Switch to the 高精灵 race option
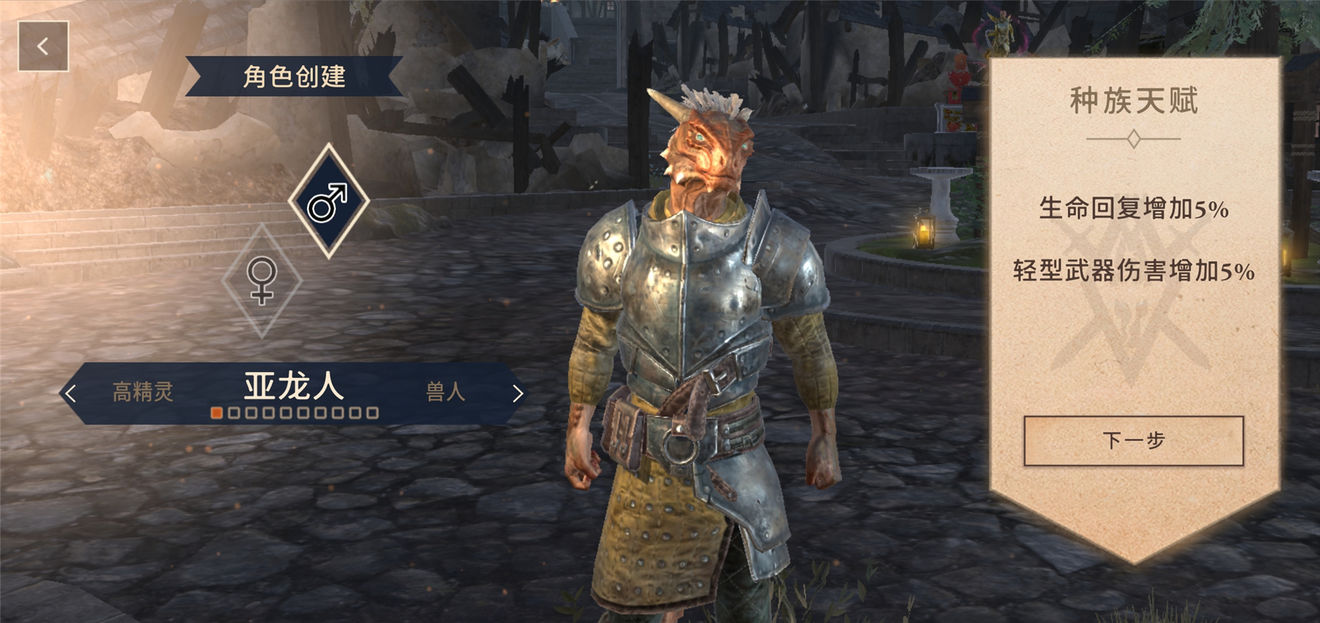The image size is (1320, 623). pos(143,392)
